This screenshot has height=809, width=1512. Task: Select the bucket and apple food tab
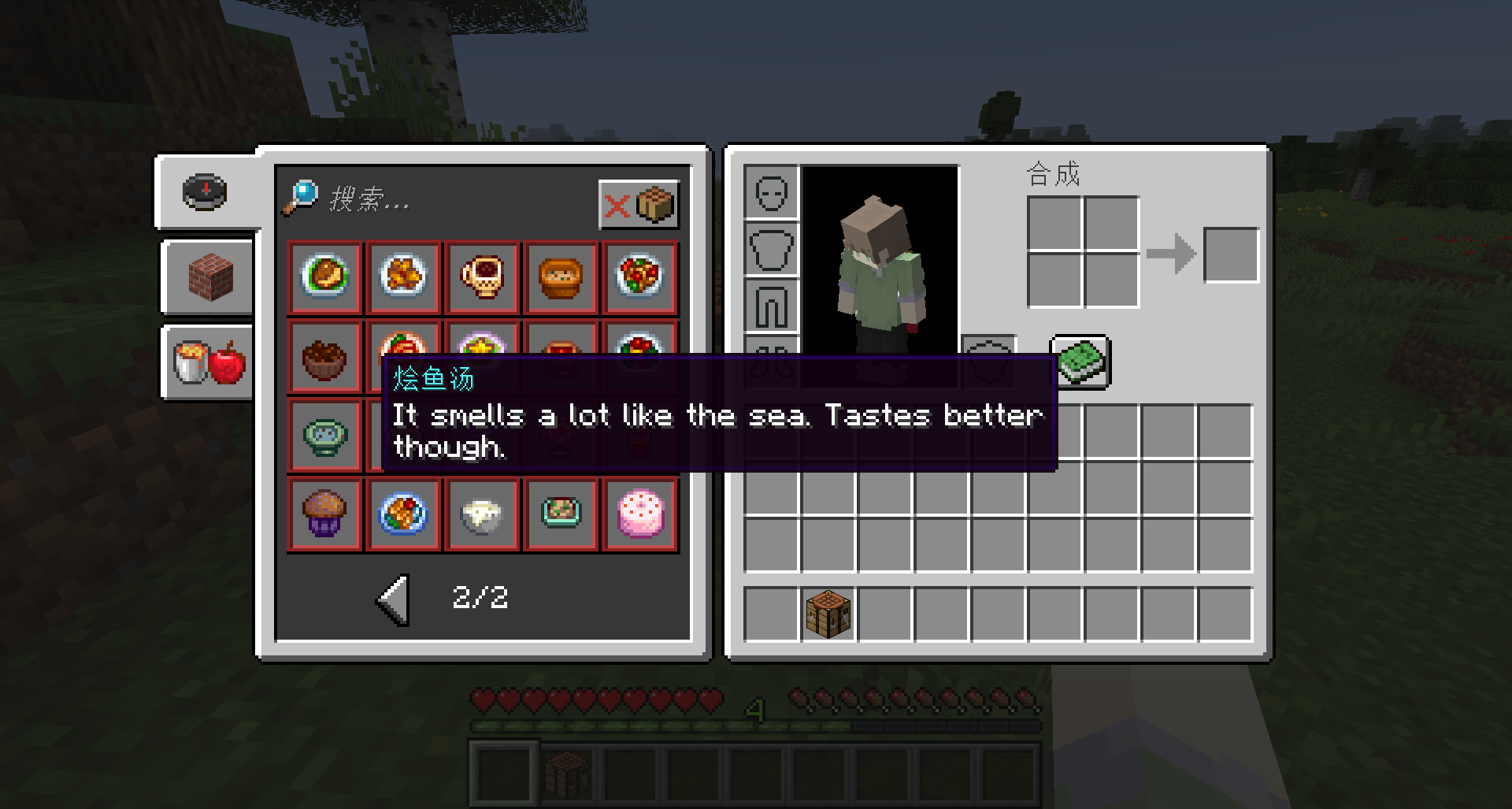(209, 362)
